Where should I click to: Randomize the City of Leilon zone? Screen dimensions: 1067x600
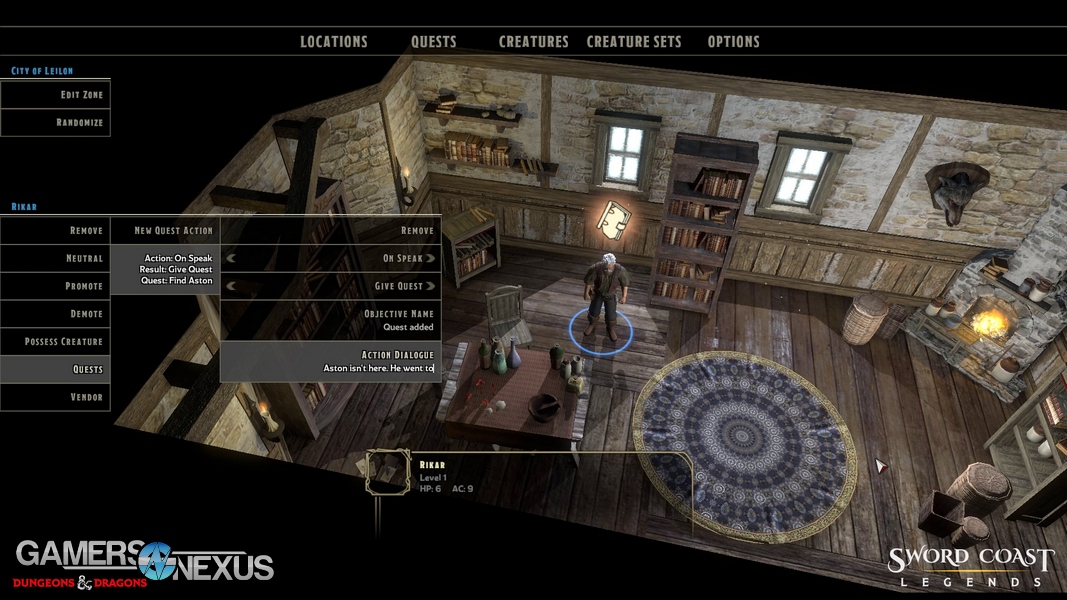(56, 123)
